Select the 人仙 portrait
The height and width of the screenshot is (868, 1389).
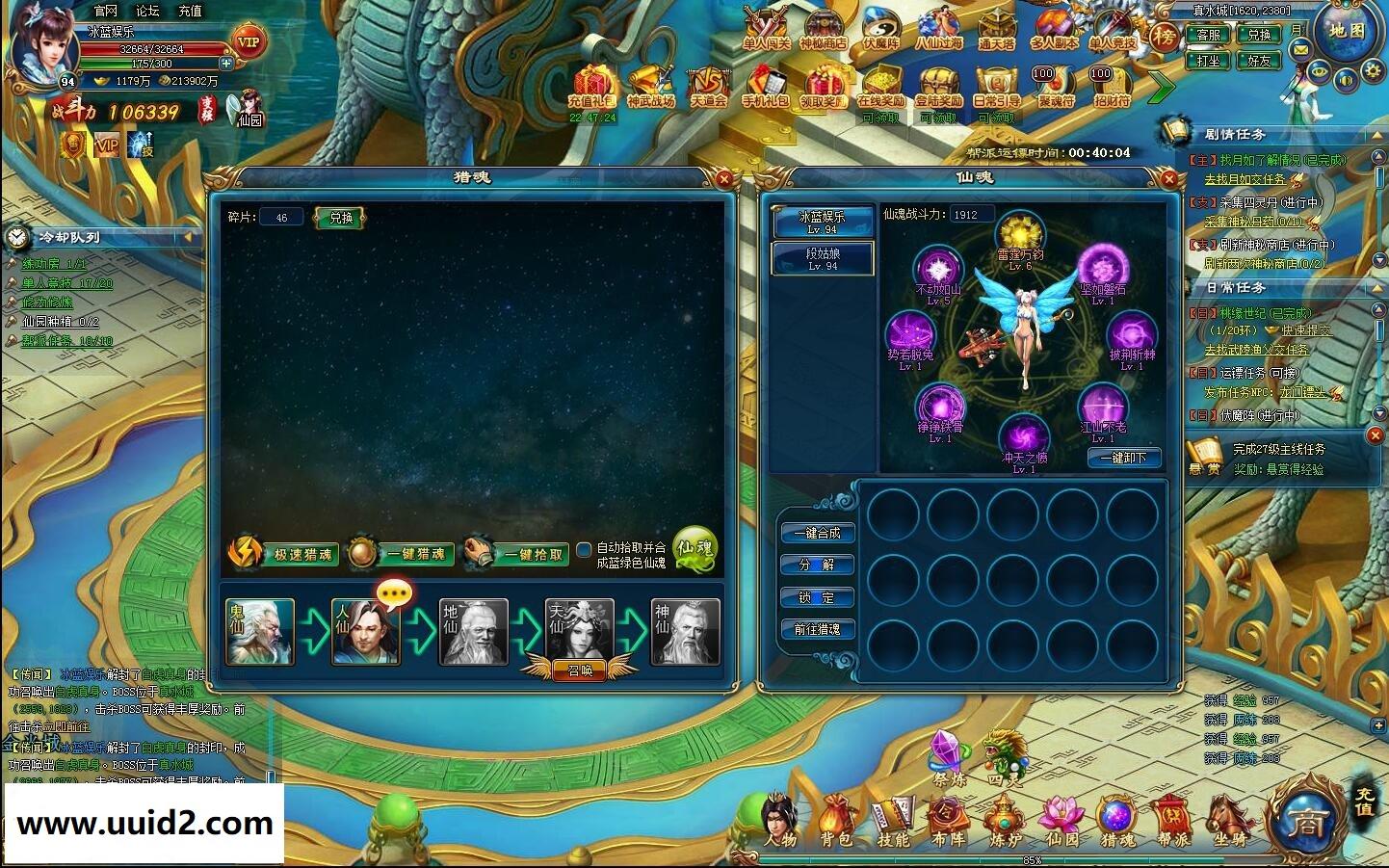(365, 632)
